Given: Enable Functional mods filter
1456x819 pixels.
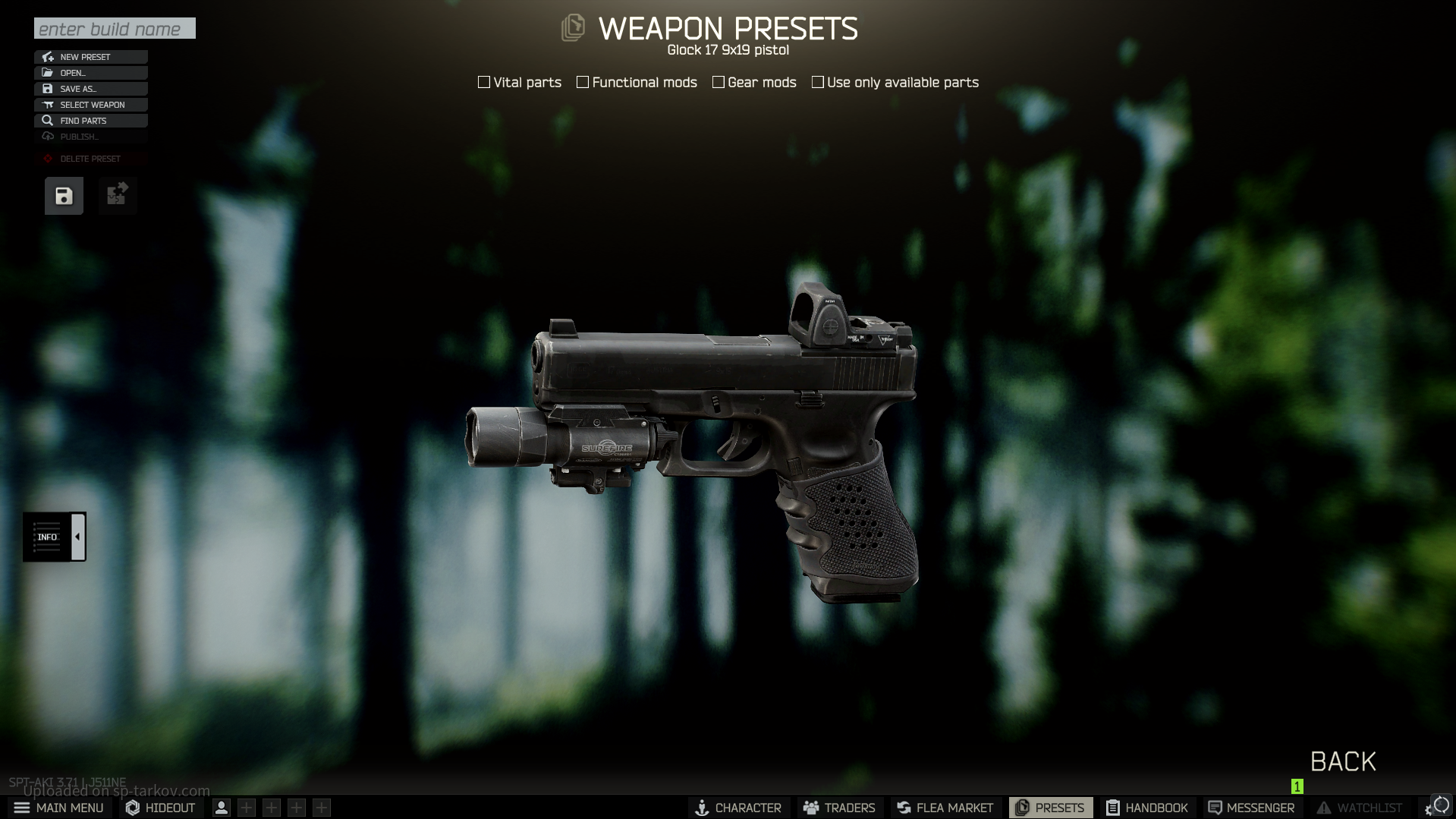Looking at the screenshot, I should [583, 82].
